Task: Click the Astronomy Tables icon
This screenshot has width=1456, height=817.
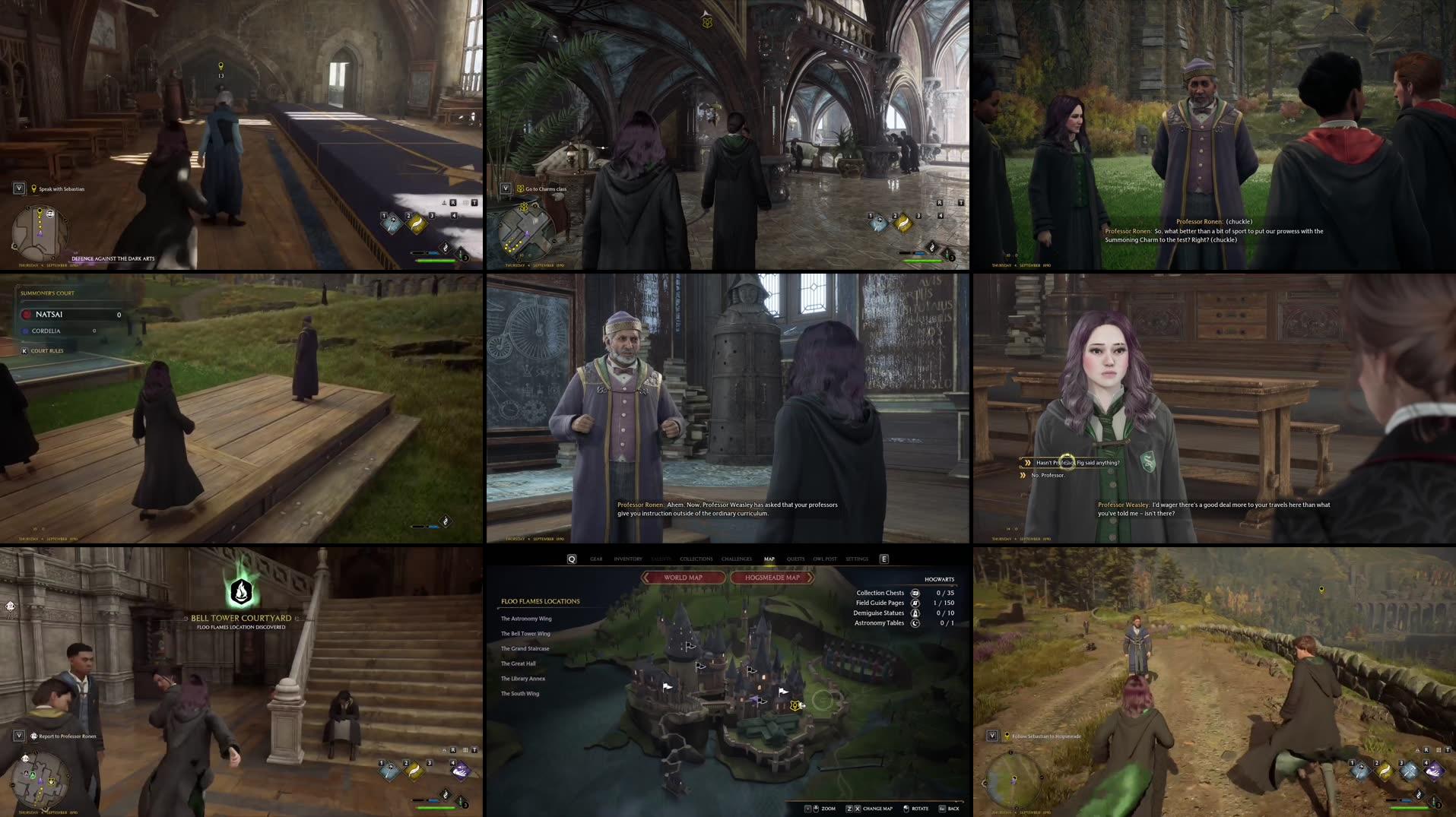Action: [x=915, y=622]
